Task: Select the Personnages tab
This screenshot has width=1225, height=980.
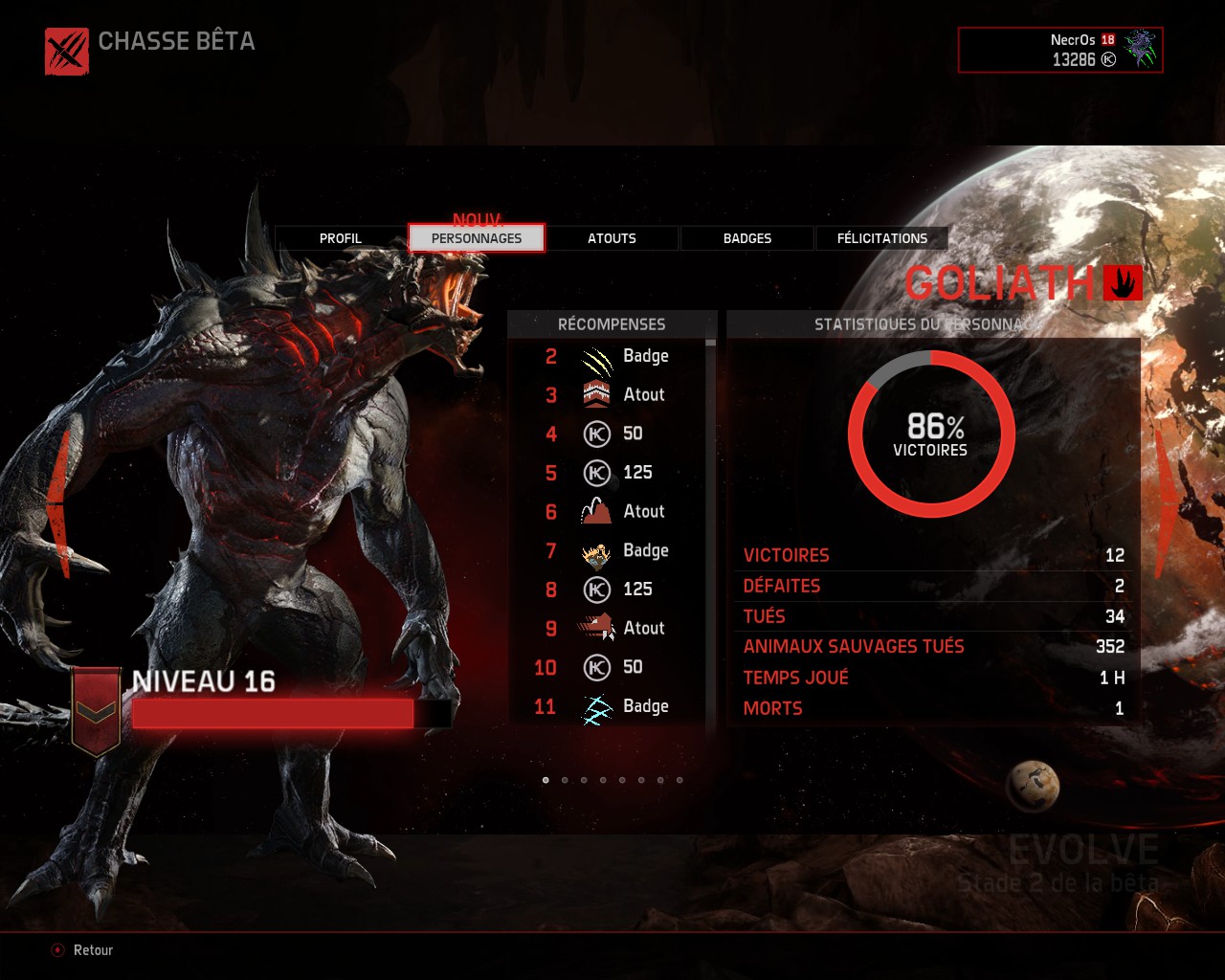Action: (x=477, y=238)
